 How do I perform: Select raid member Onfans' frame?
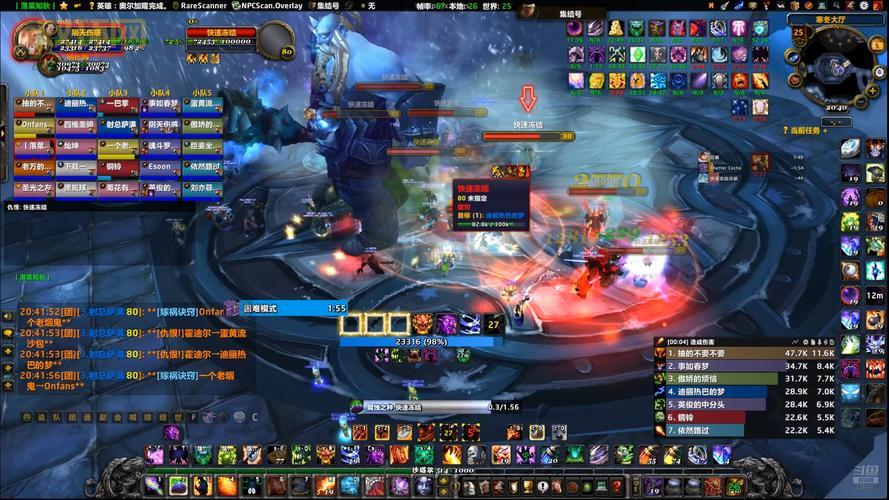click(31, 125)
